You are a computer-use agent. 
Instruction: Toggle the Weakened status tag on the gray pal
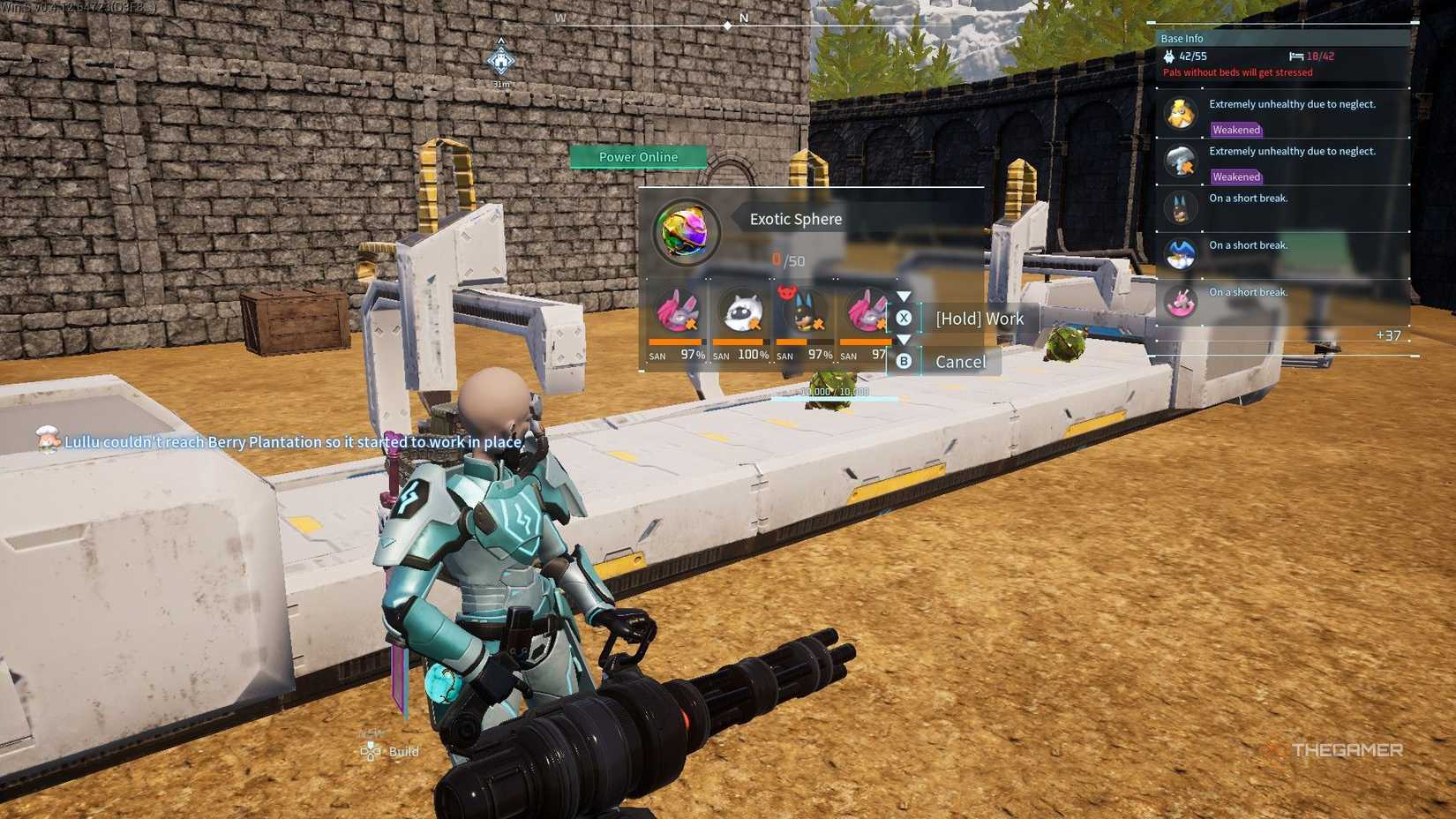[1235, 177]
